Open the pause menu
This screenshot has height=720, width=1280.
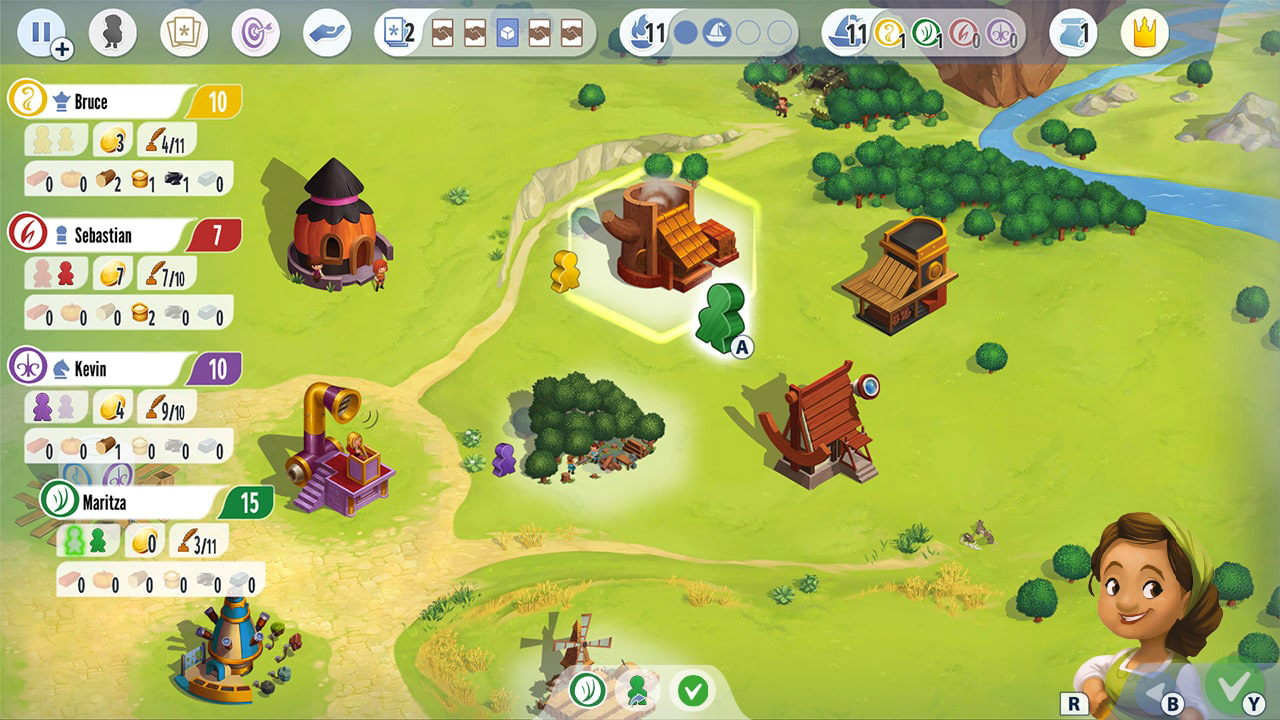(41, 31)
